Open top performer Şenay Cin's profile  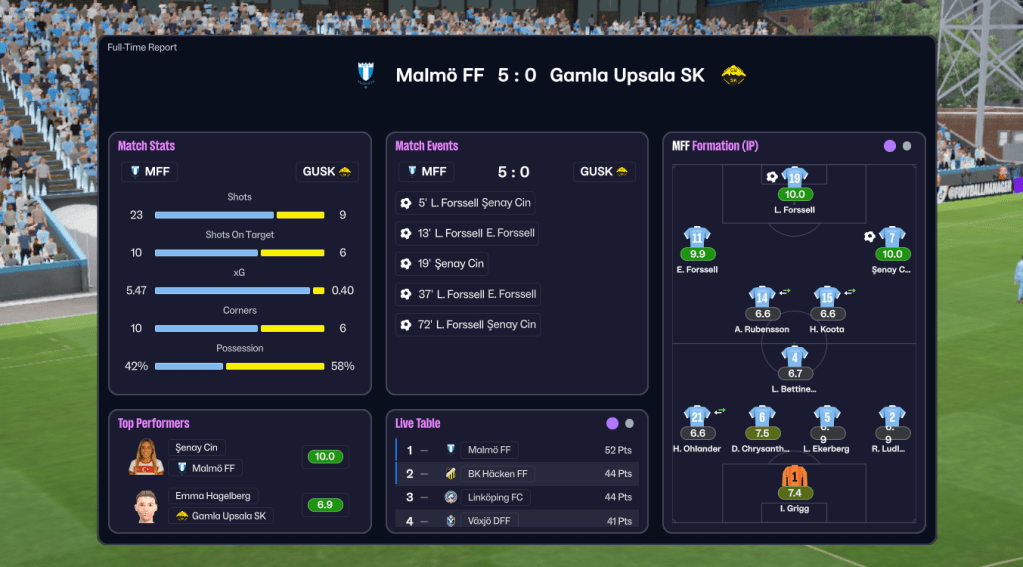point(196,448)
